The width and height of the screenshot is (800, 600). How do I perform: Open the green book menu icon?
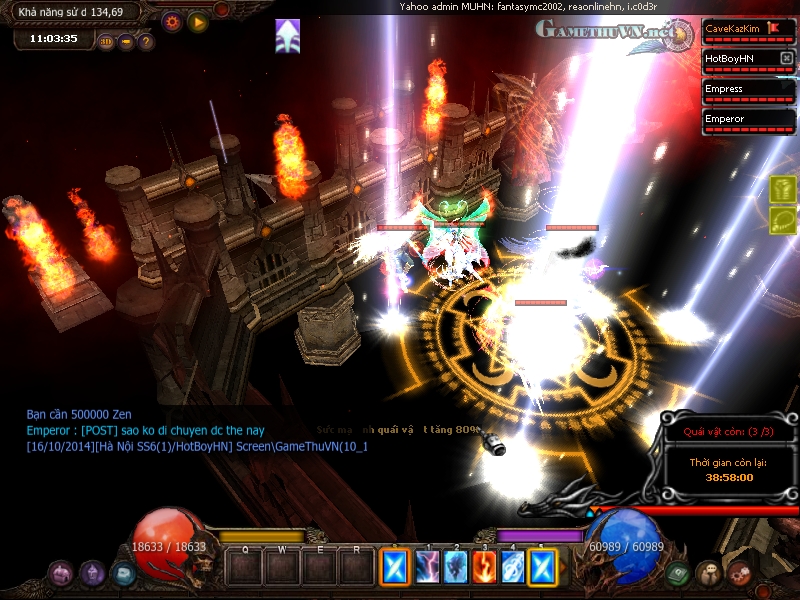tap(677, 573)
